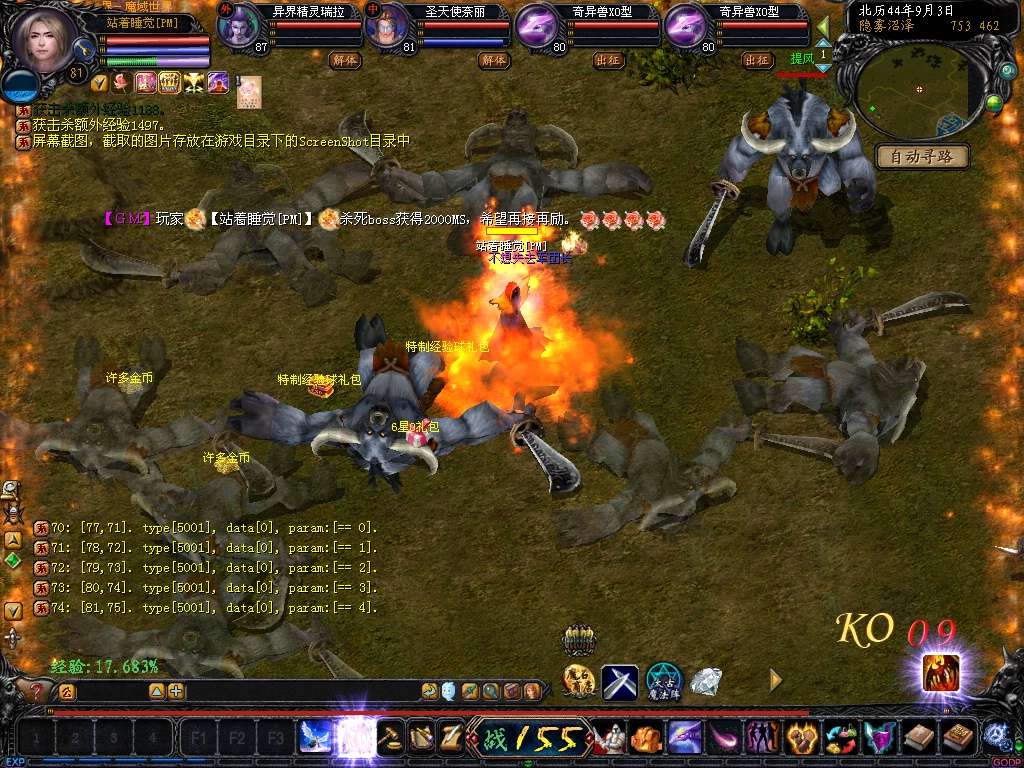Open the circular minimap
This screenshot has width=1024, height=768.
(x=919, y=90)
